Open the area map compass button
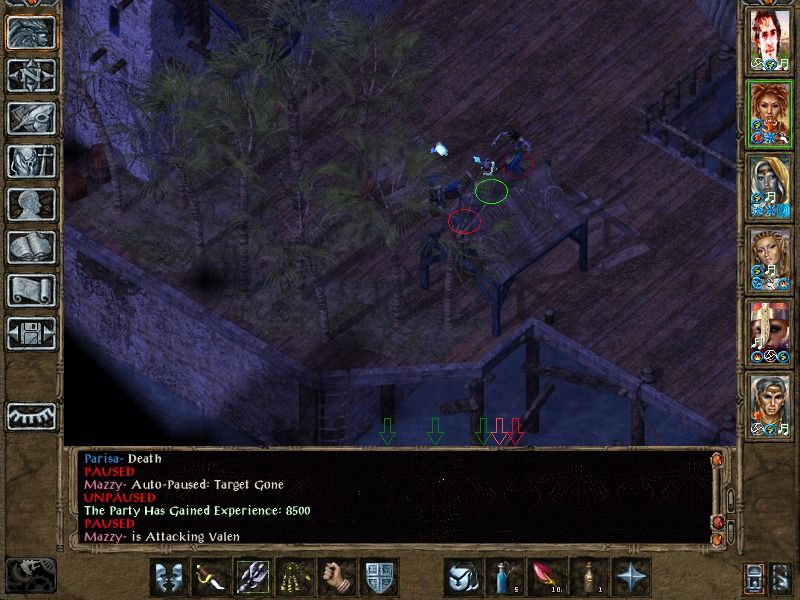800x600 pixels. click(30, 76)
